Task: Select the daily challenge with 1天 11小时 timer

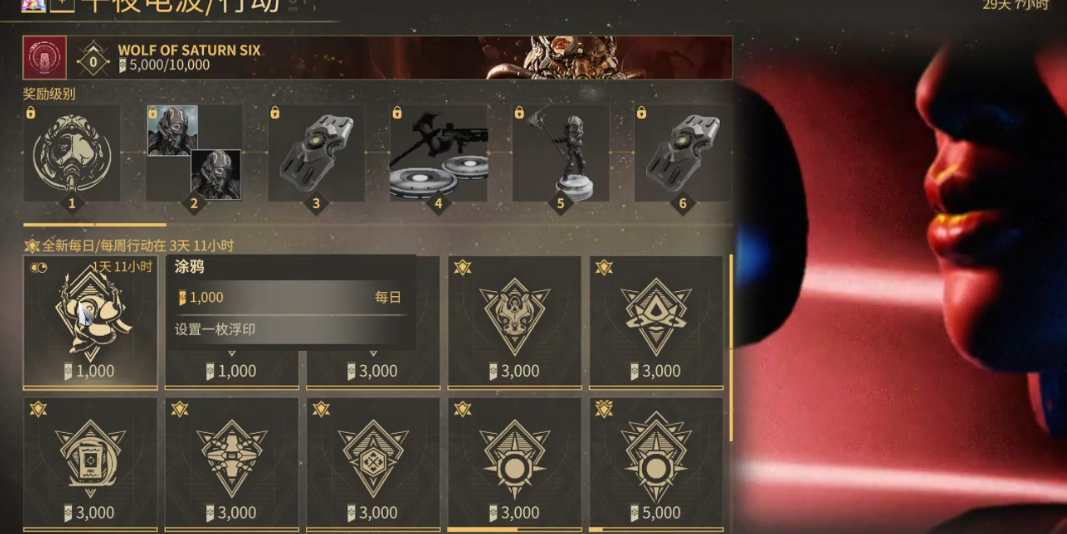Action: point(90,322)
